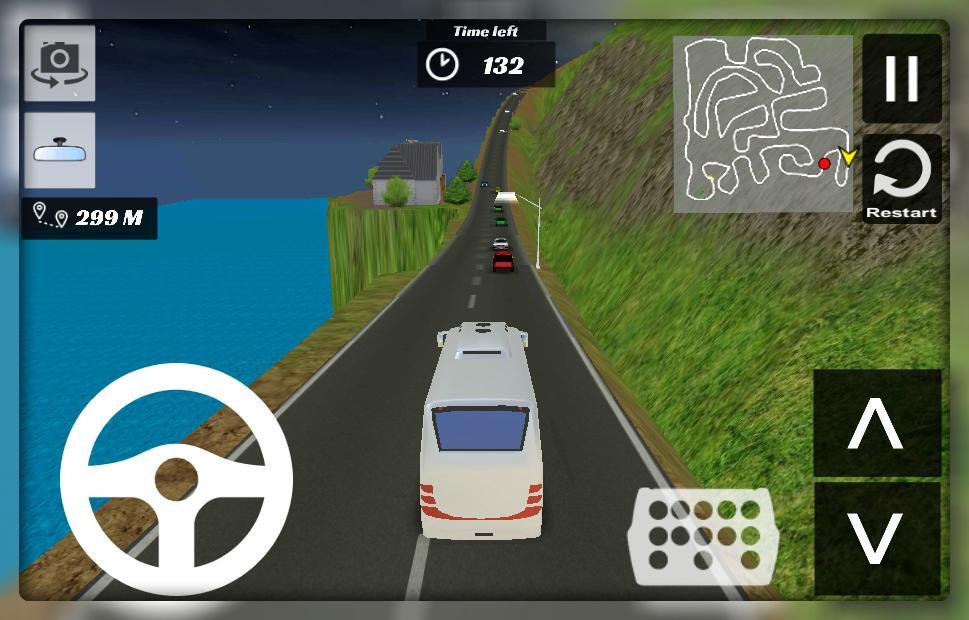The image size is (969, 620).
Task: Switch the camera view
Action: [59, 64]
